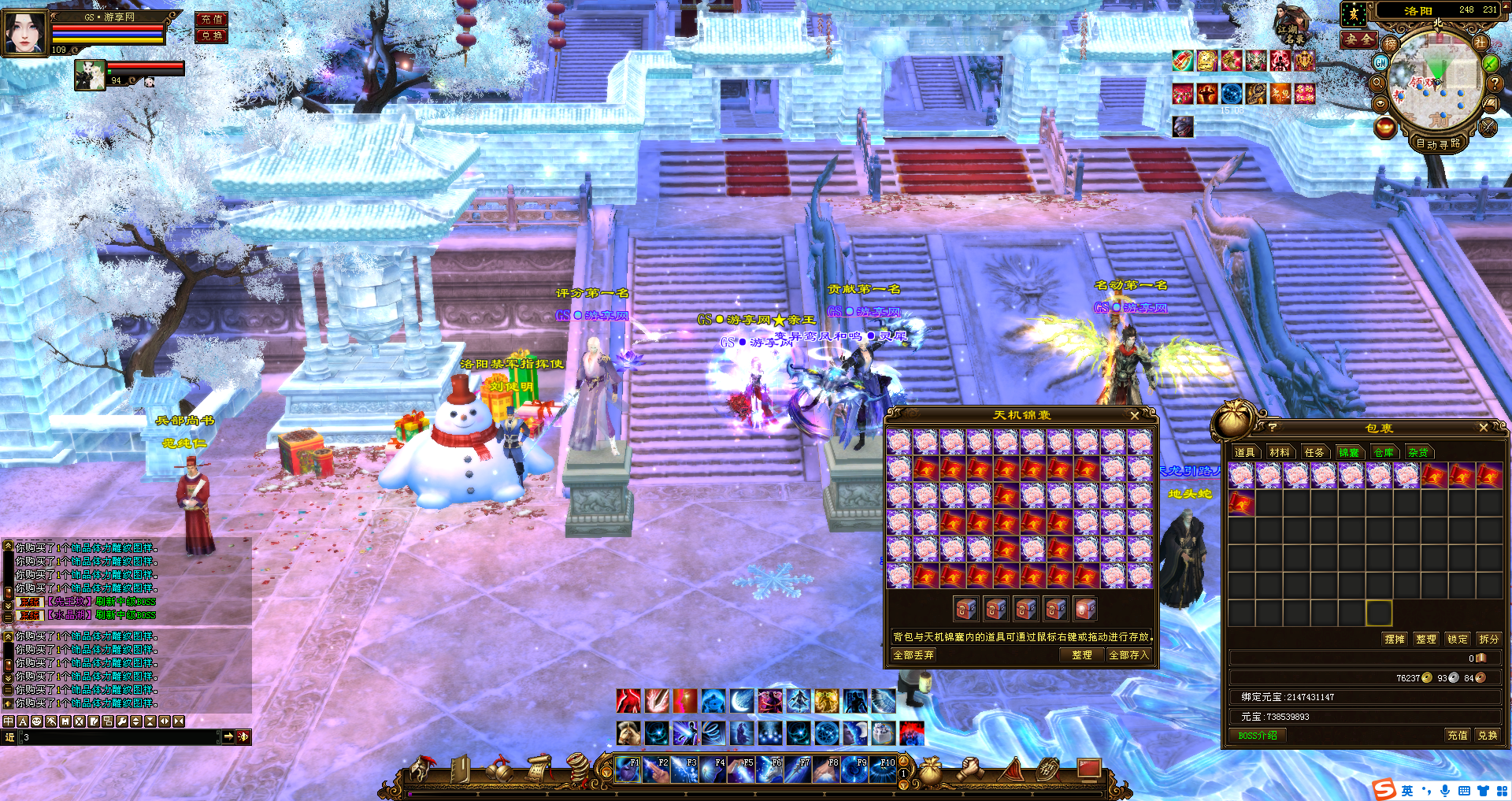Click the 摆摊 stall button
Image resolution: width=1512 pixels, height=801 pixels.
1395,639
